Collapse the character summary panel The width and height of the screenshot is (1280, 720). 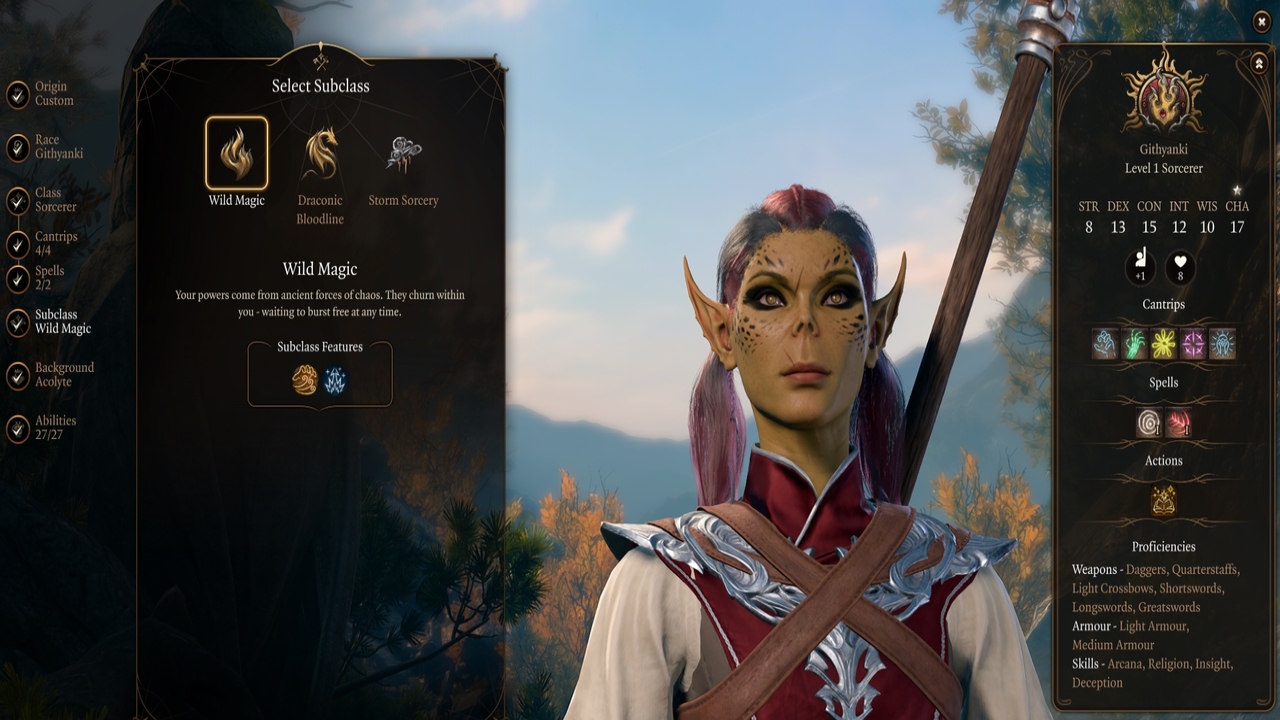point(1259,64)
